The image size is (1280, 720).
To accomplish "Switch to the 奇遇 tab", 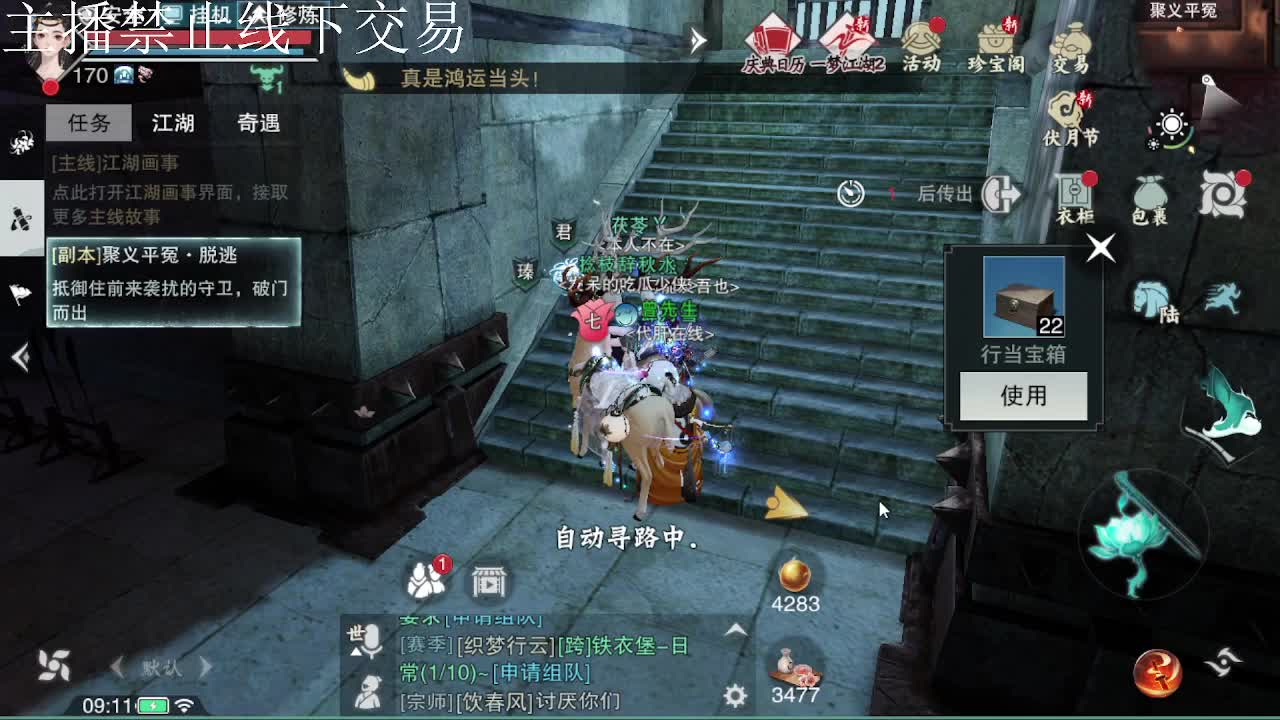I will click(x=258, y=123).
